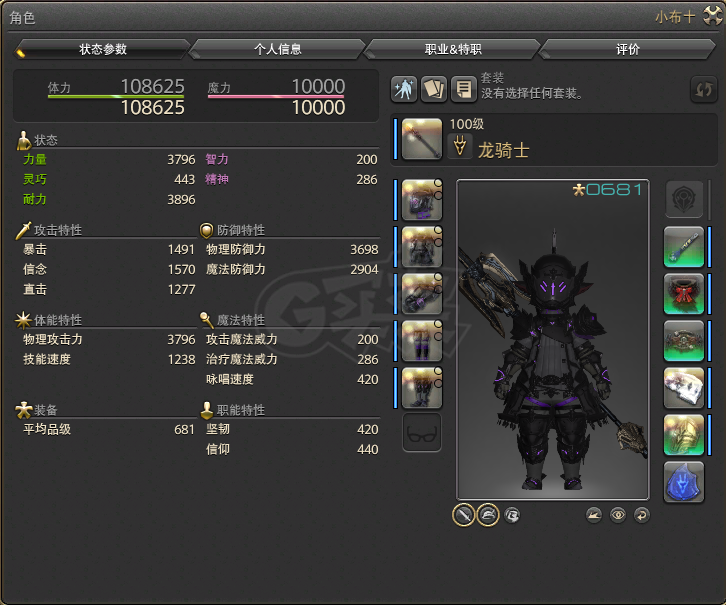Switch to the 个人信息 tab
Image resolution: width=726 pixels, height=605 pixels.
pos(277,49)
